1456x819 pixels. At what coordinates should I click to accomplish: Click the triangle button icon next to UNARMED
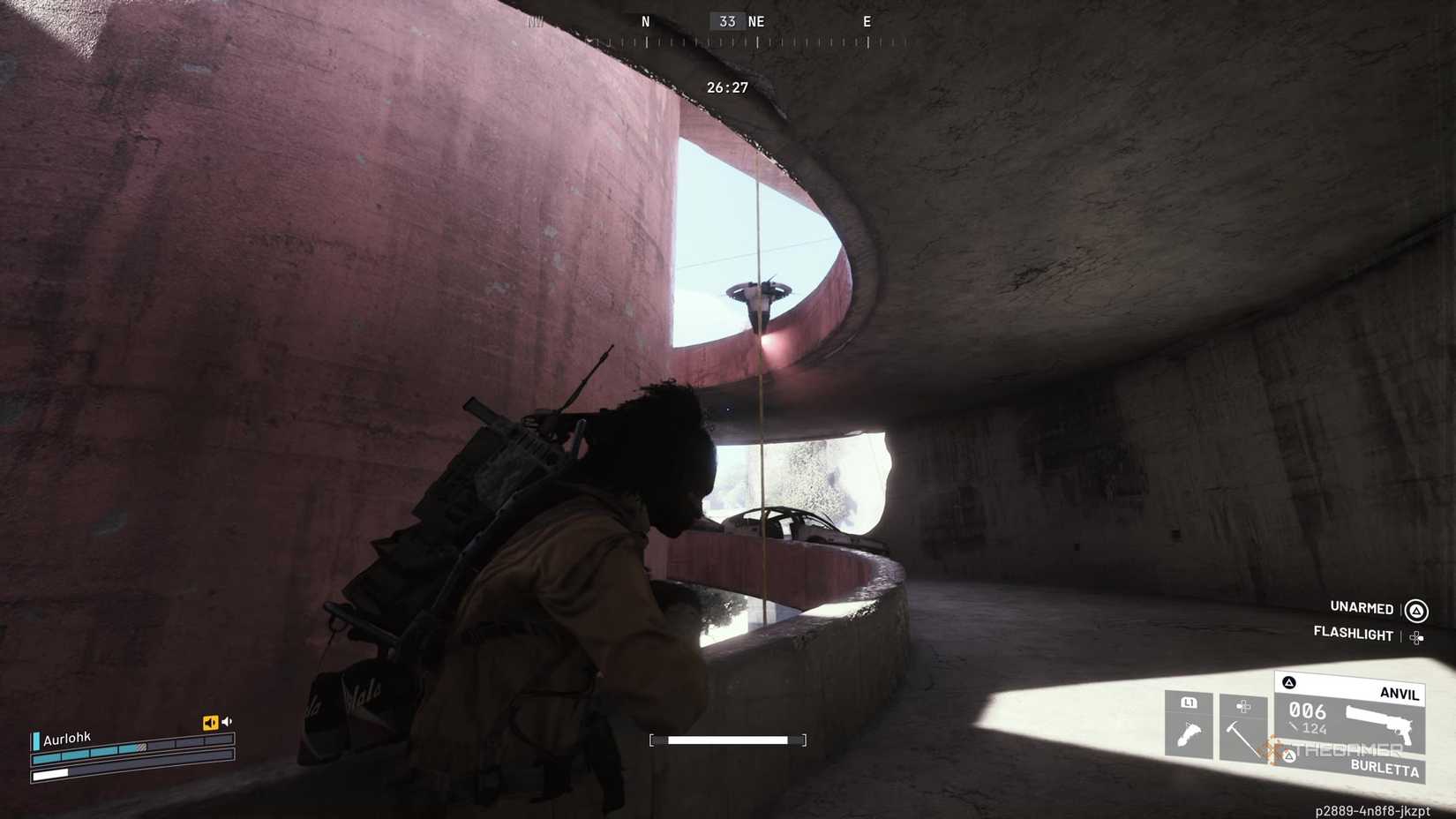click(1418, 611)
